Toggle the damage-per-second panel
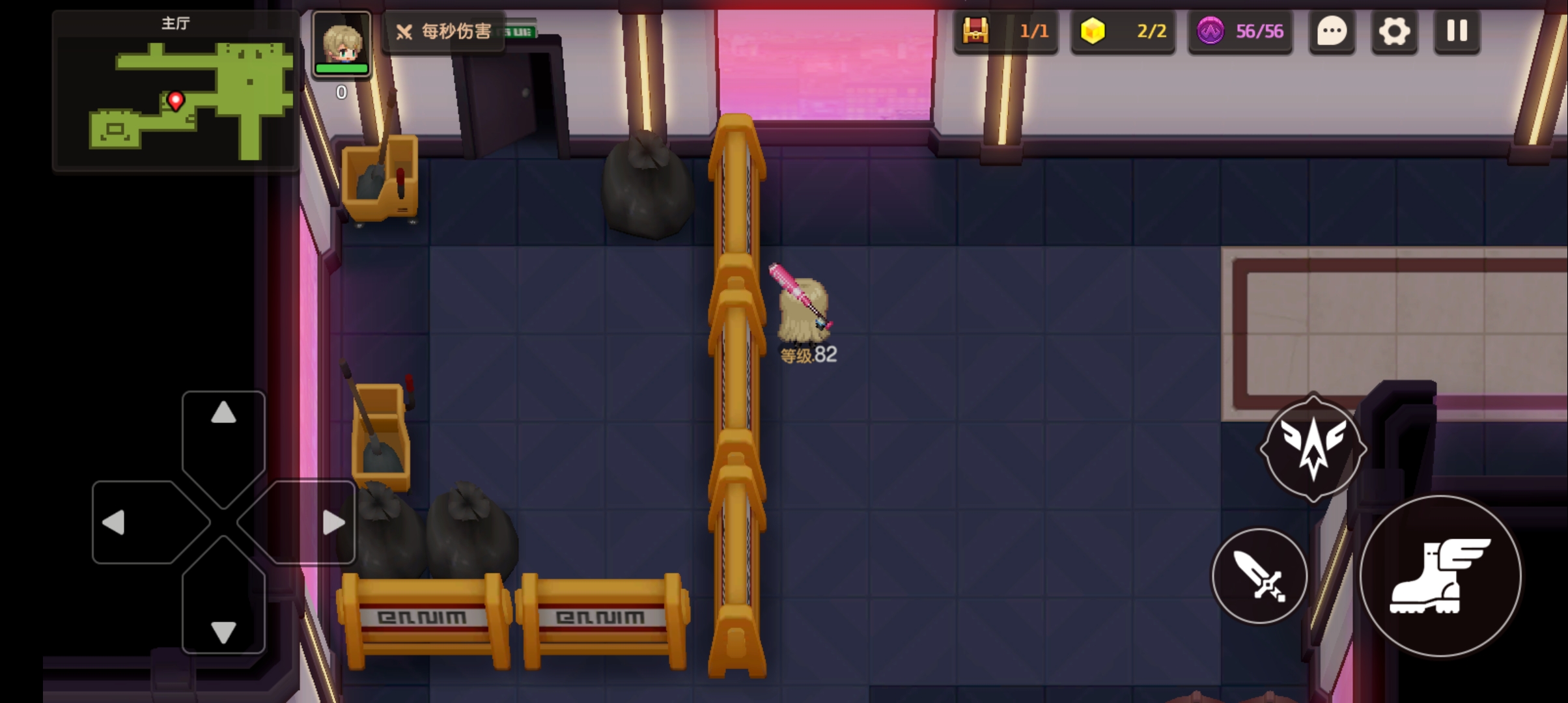Viewport: 1568px width, 703px height. coord(445,31)
